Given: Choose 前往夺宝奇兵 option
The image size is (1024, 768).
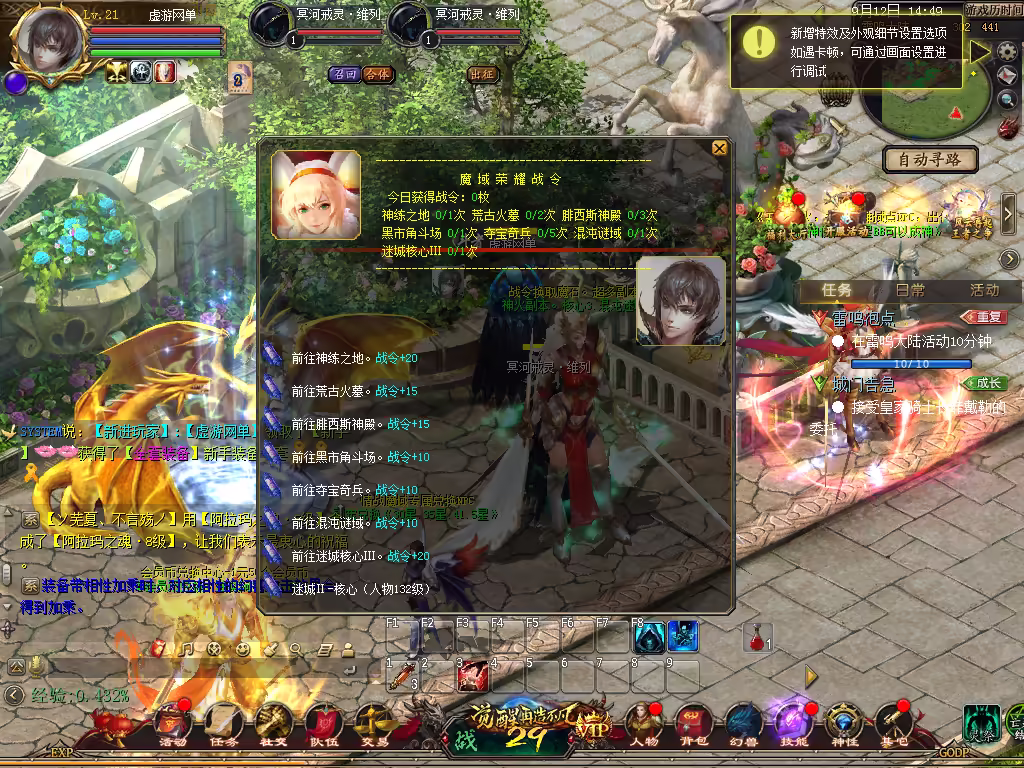Looking at the screenshot, I should tap(332, 490).
